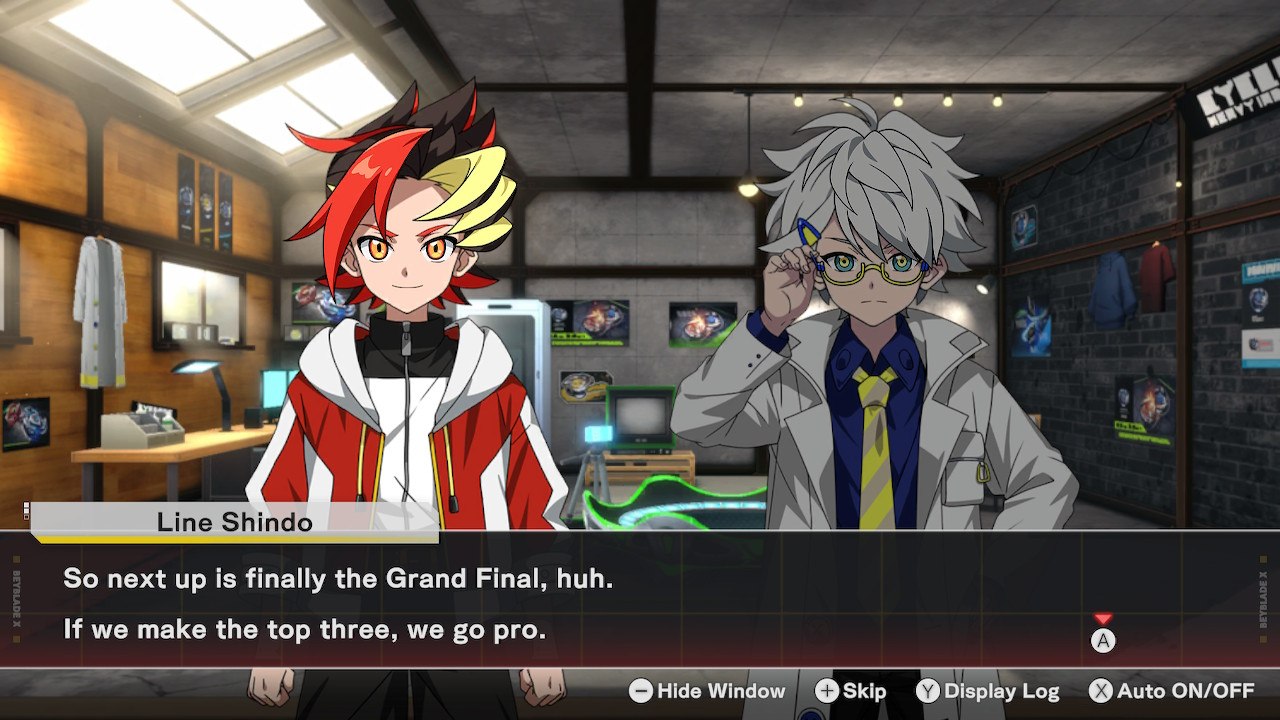Skip the dialogue scene
This screenshot has height=720, width=1280.
click(x=851, y=691)
